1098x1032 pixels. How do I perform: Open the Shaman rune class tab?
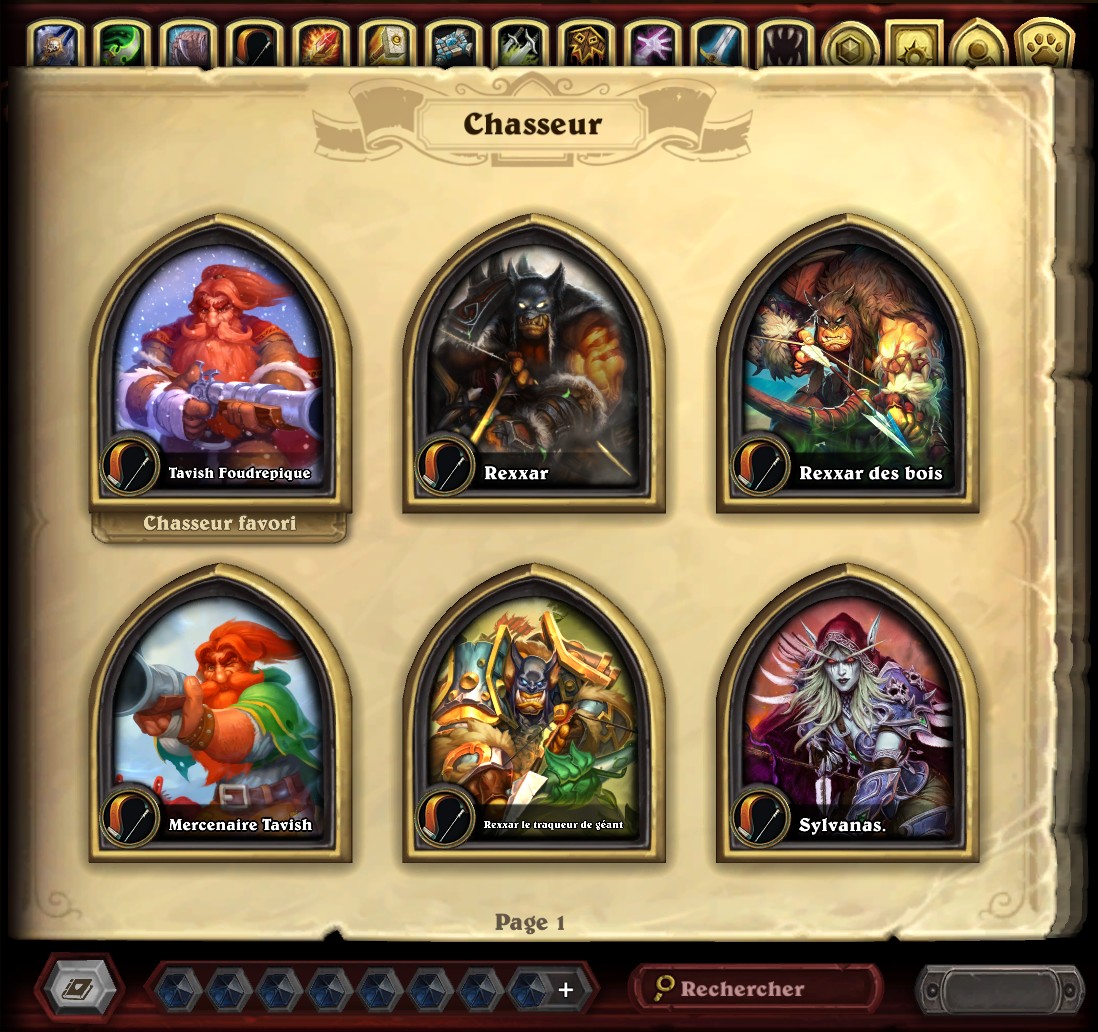[x=584, y=45]
